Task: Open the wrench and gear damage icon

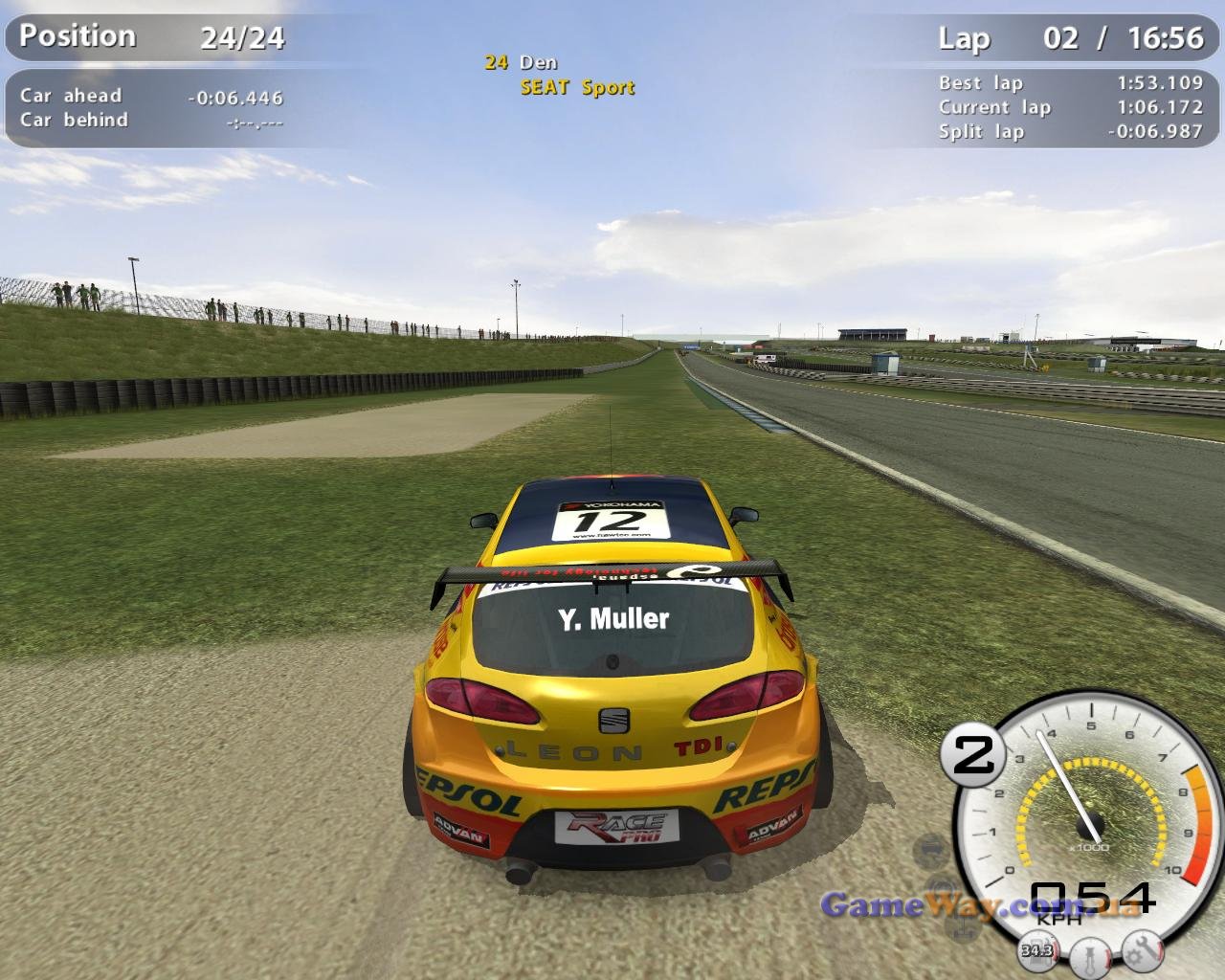Action: click(x=1142, y=950)
